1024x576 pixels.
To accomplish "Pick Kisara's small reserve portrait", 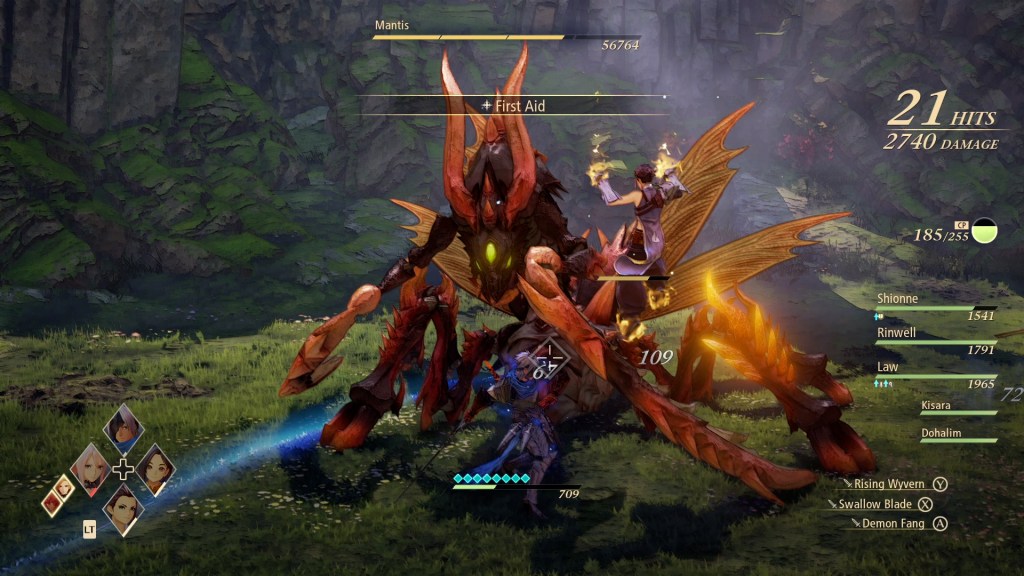I will [x=65, y=486].
